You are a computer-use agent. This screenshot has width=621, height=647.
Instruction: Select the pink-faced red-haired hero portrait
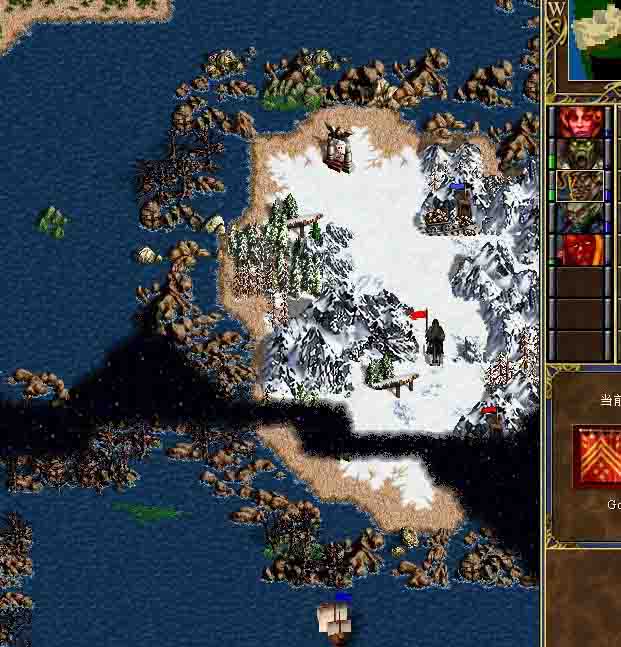tap(580, 122)
